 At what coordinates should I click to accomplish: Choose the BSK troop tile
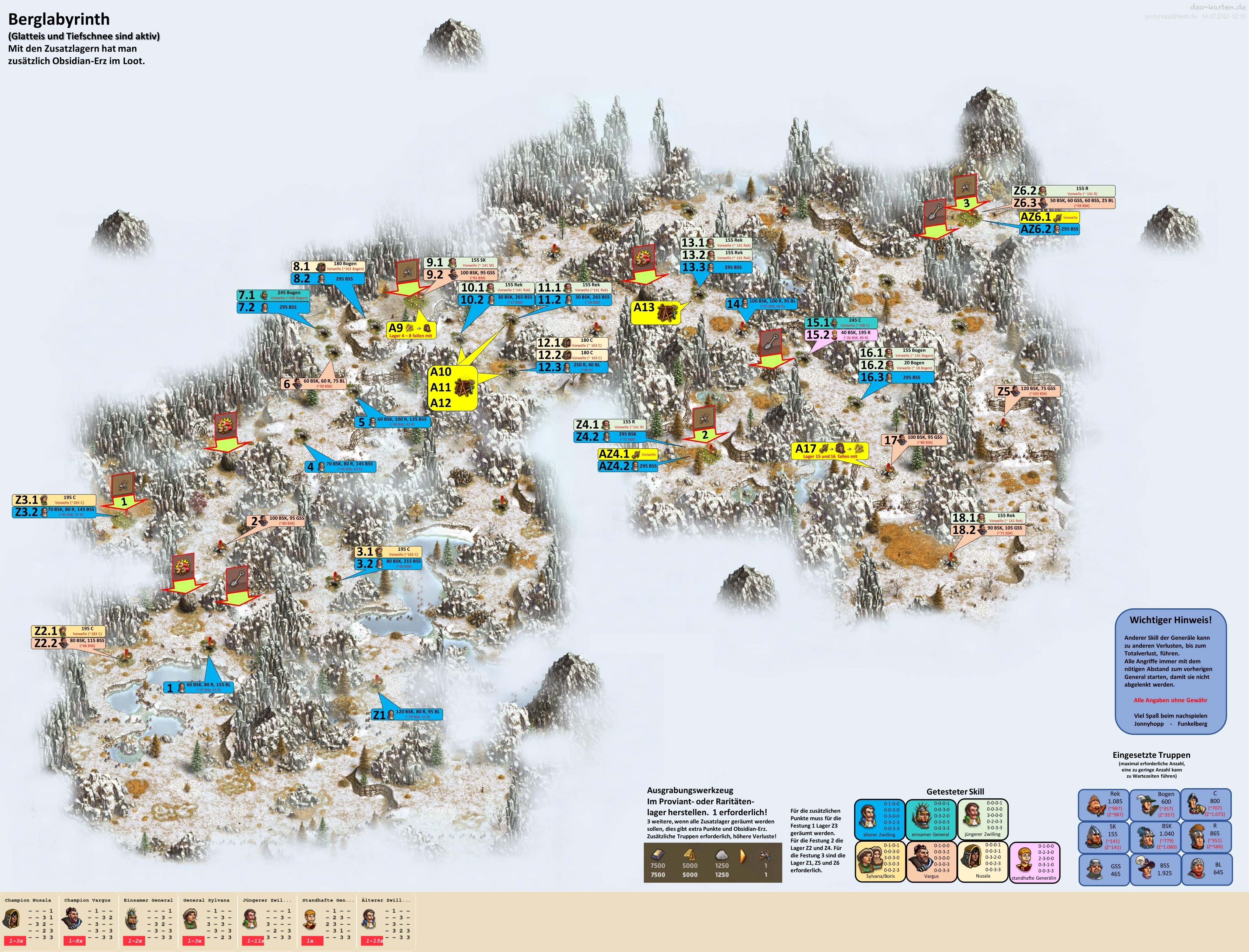1154,836
